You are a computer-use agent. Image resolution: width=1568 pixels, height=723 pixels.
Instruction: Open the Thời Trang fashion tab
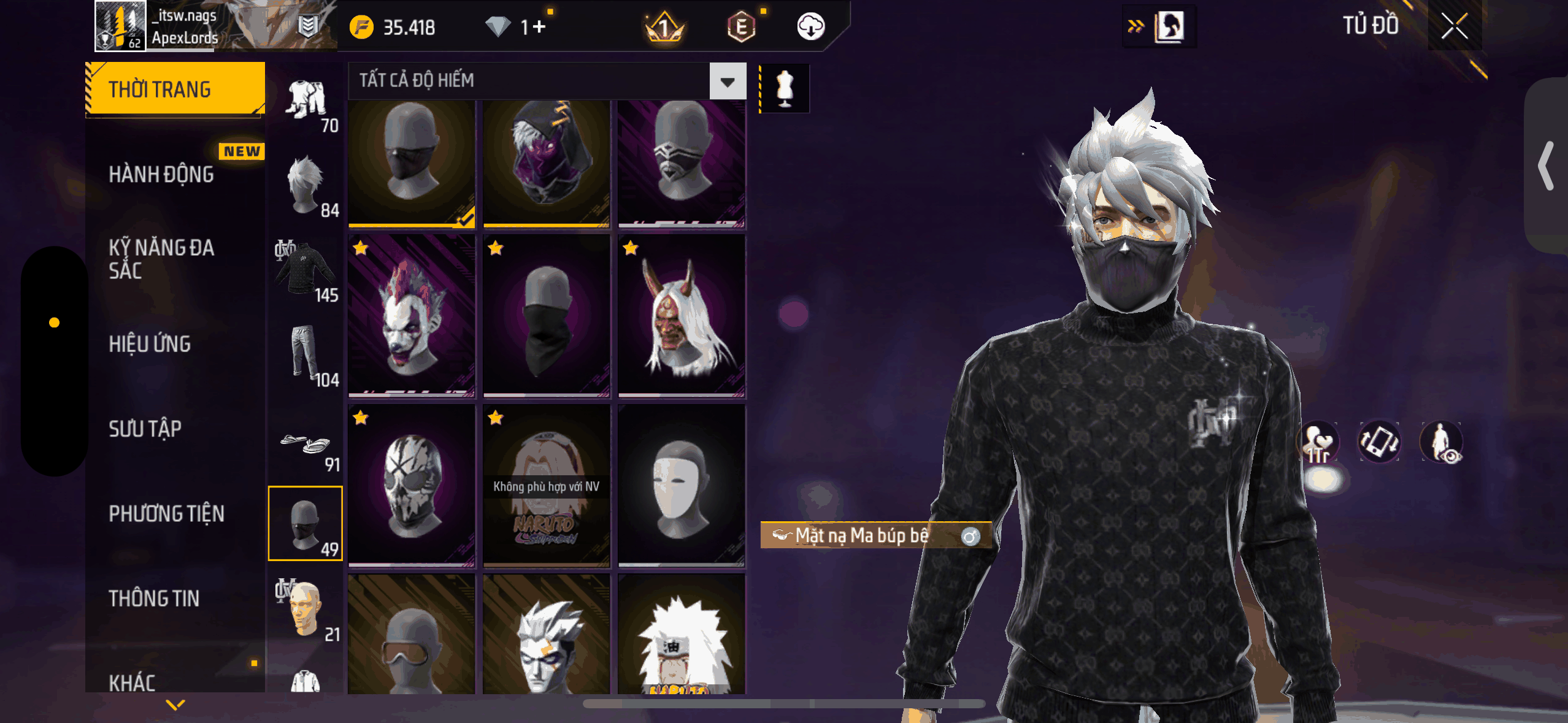[175, 90]
